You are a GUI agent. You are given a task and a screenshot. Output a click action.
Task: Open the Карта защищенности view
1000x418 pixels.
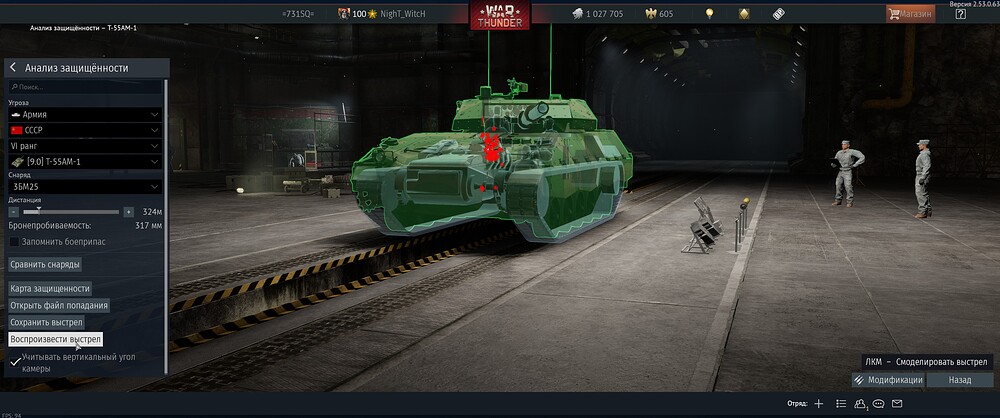pos(50,288)
